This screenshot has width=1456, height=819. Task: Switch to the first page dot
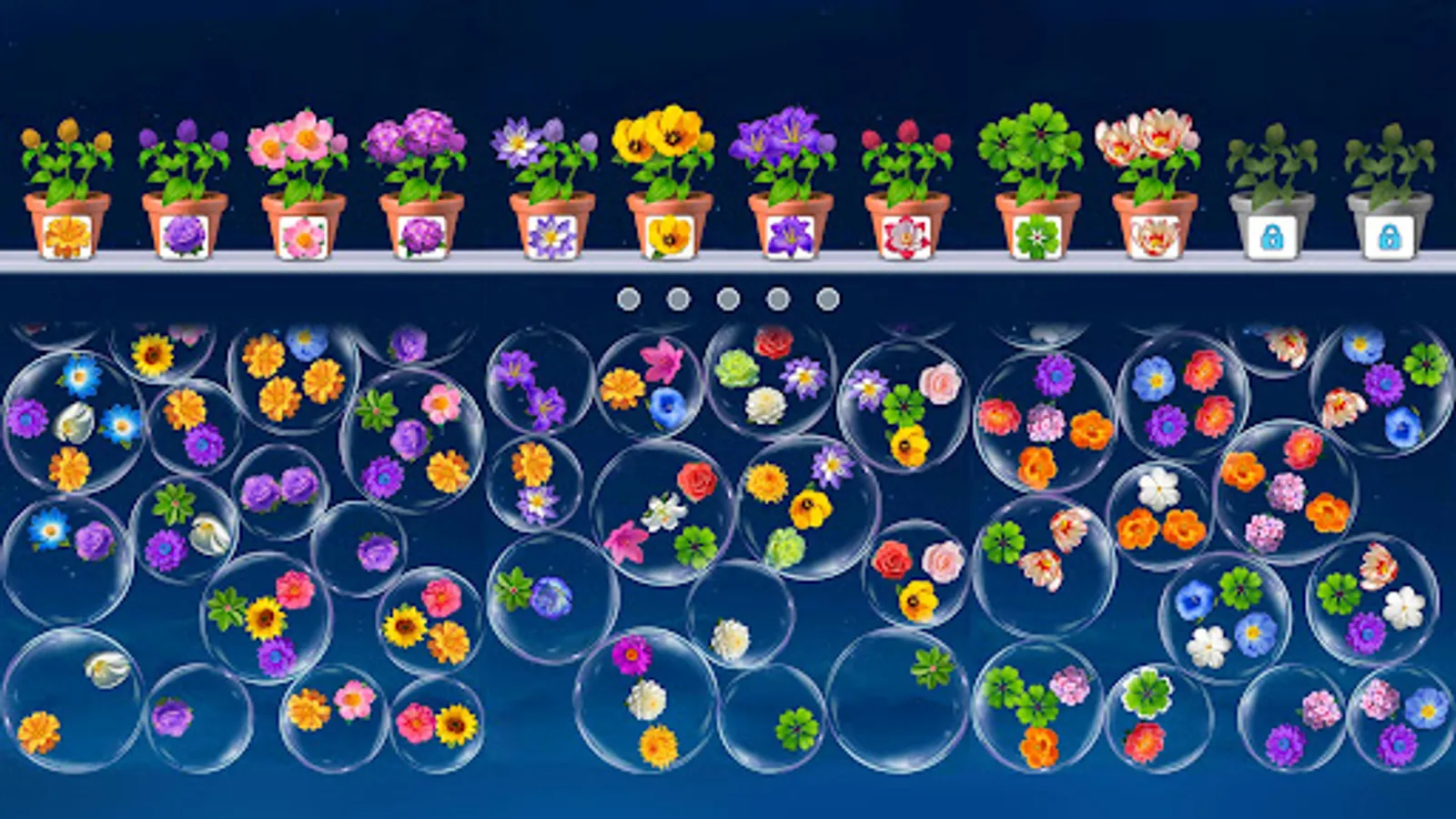point(628,296)
